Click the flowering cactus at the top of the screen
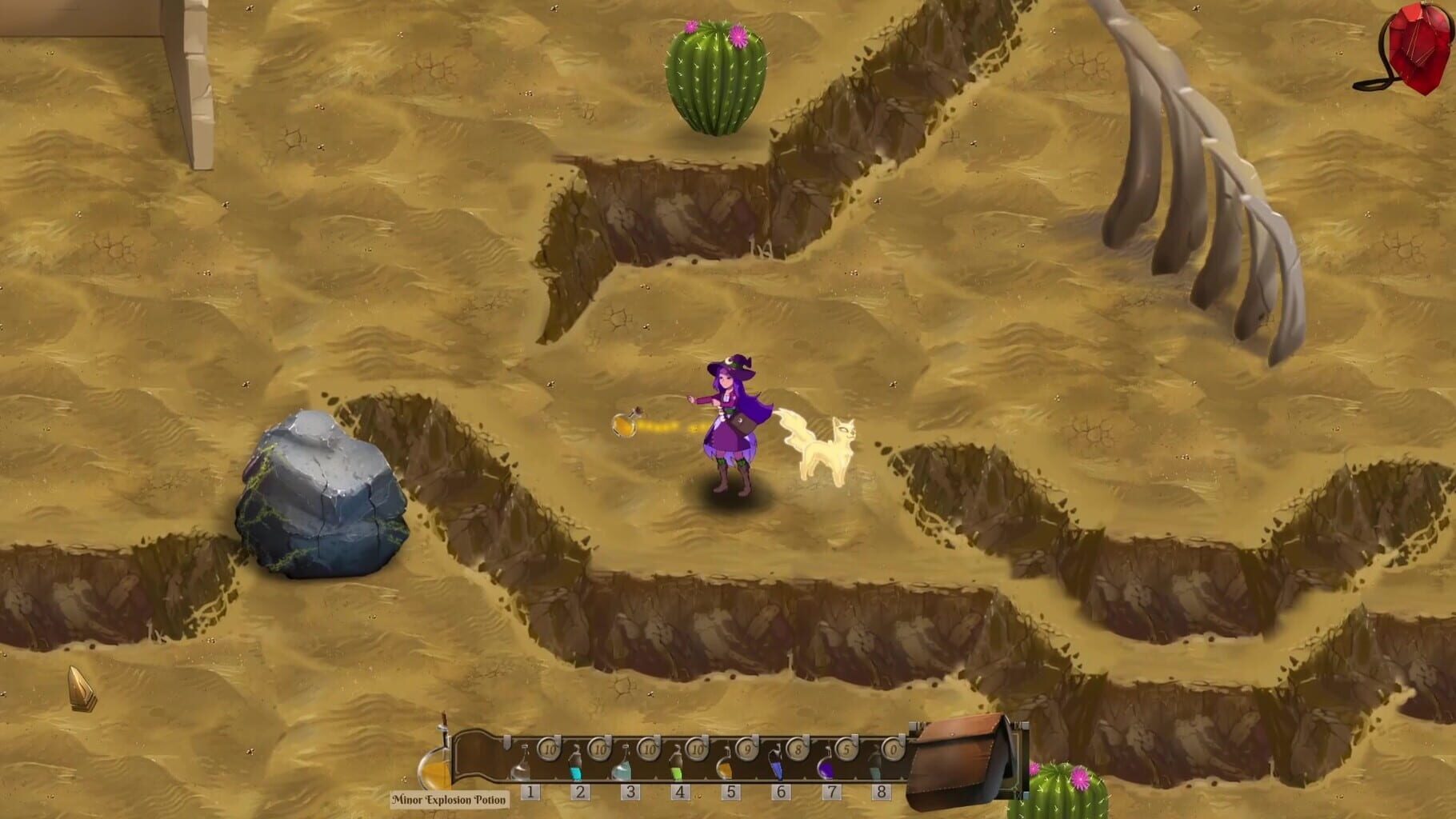The image size is (1456, 819). pos(716,76)
